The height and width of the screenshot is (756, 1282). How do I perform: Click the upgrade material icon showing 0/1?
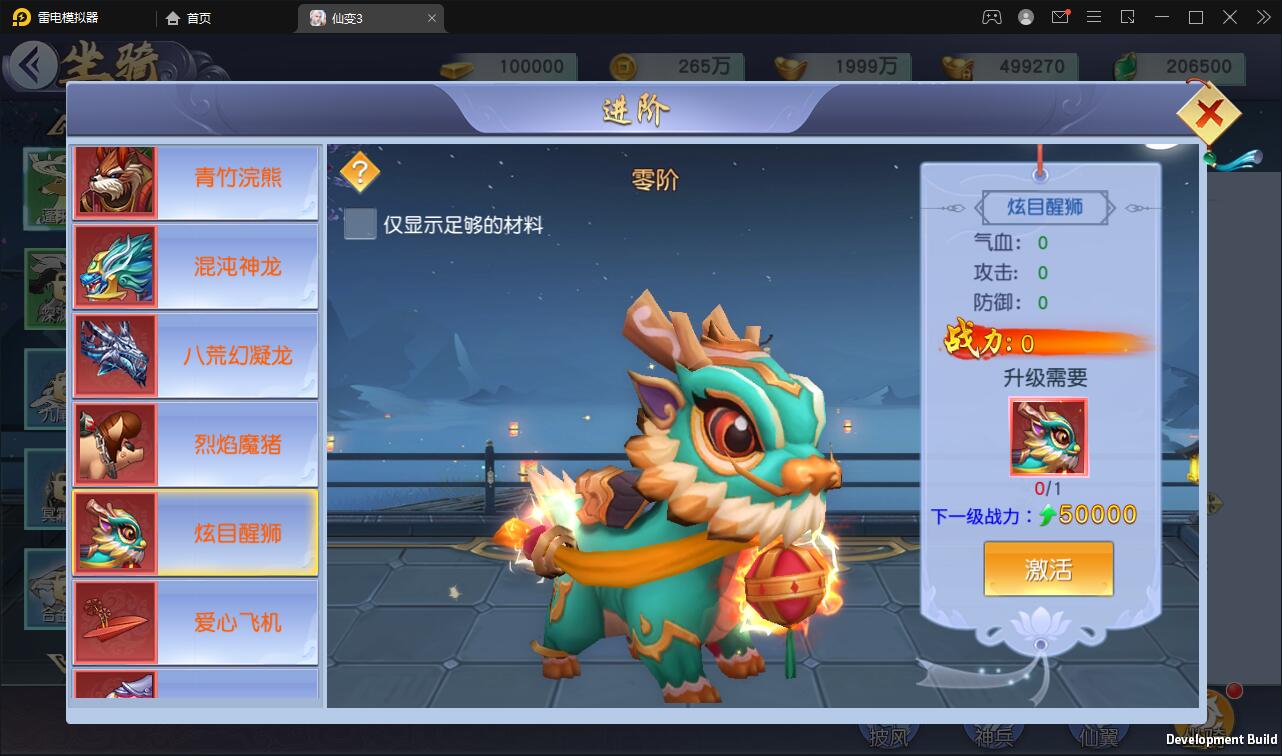tap(1048, 437)
